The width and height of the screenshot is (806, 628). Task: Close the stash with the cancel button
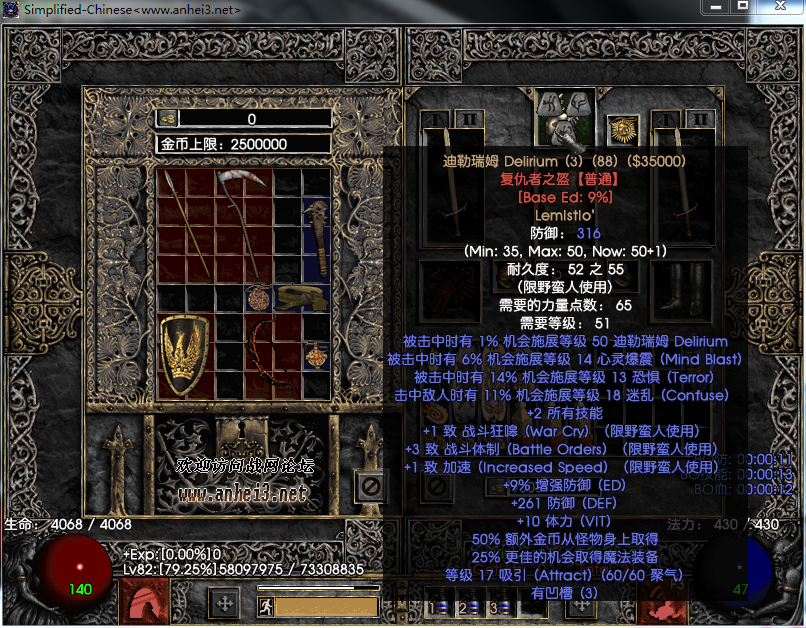pyautogui.click(x=371, y=487)
